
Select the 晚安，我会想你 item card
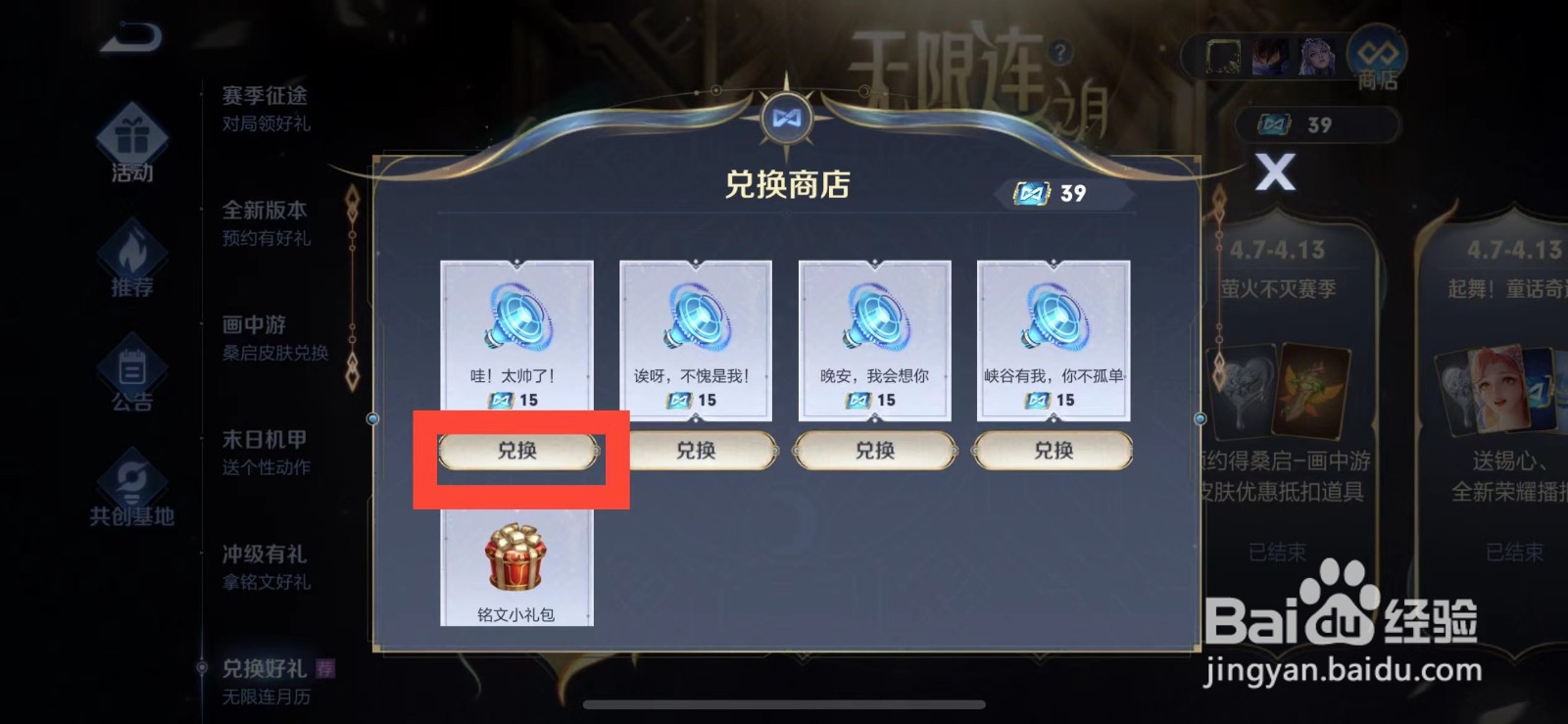click(874, 338)
